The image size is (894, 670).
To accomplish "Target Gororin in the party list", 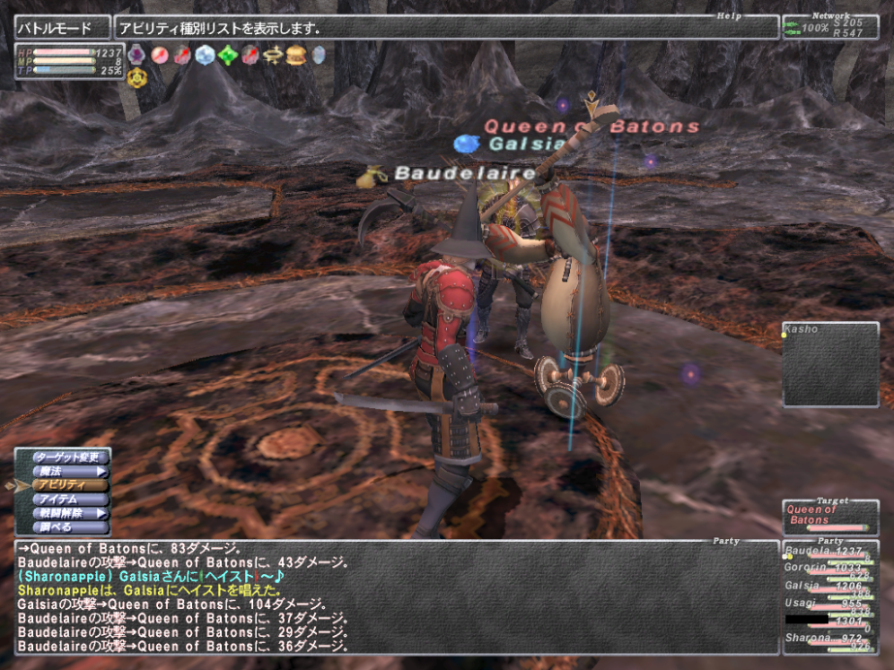I will tap(829, 570).
